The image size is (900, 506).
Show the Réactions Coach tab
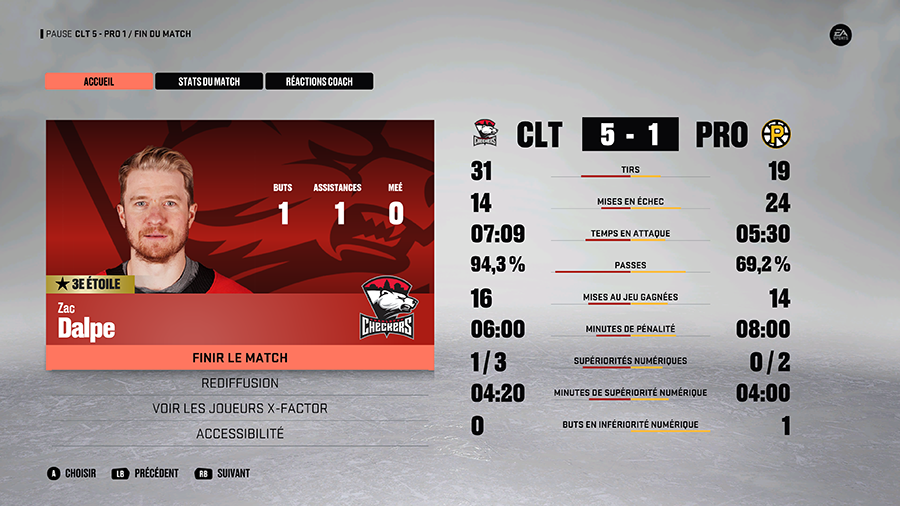coord(319,81)
